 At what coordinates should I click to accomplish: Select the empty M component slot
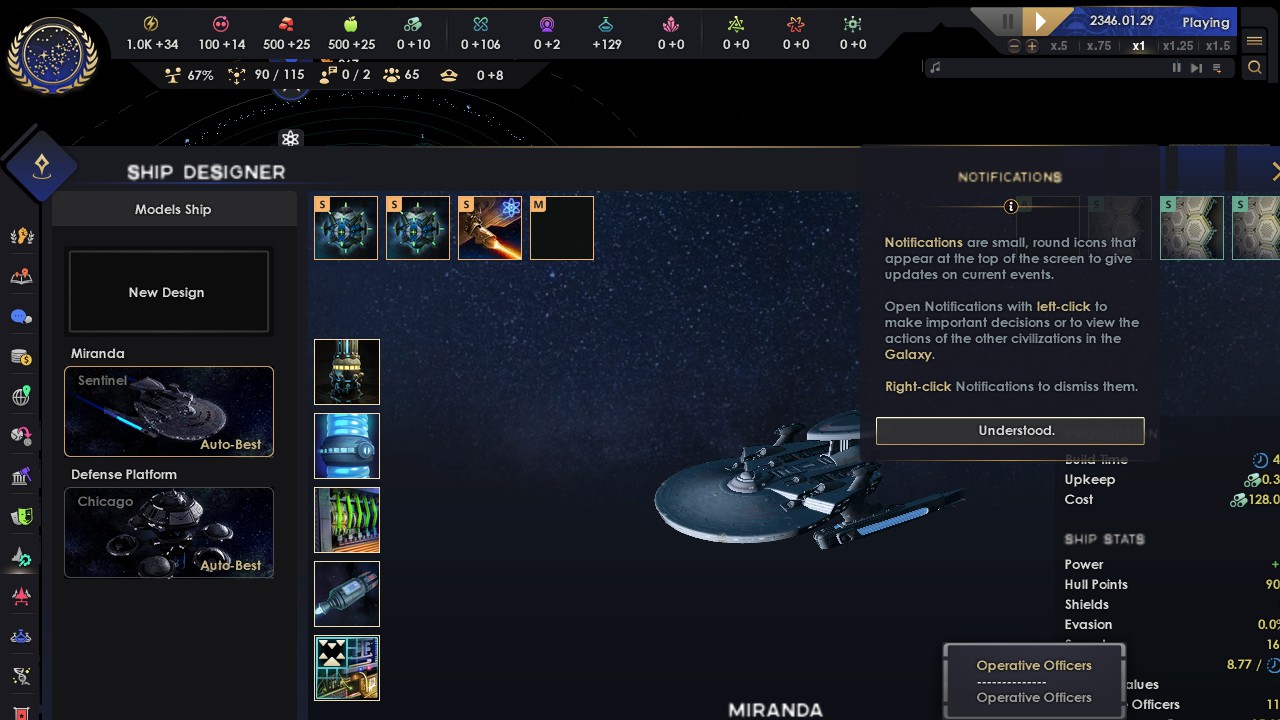tap(561, 227)
